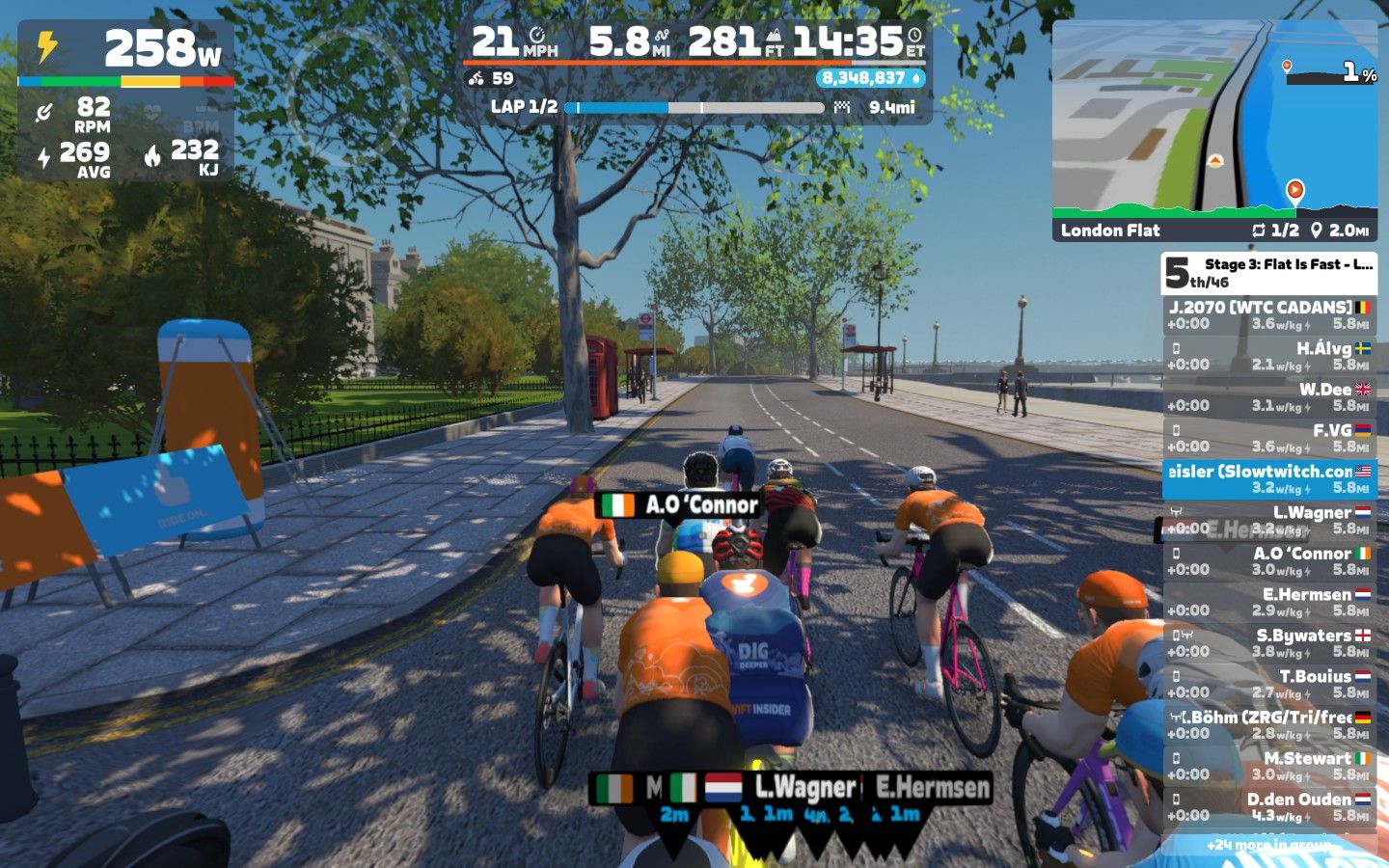1389x868 pixels.
Task: Click the Stage 3: Flat Is Fast event header
Action: [1268, 273]
